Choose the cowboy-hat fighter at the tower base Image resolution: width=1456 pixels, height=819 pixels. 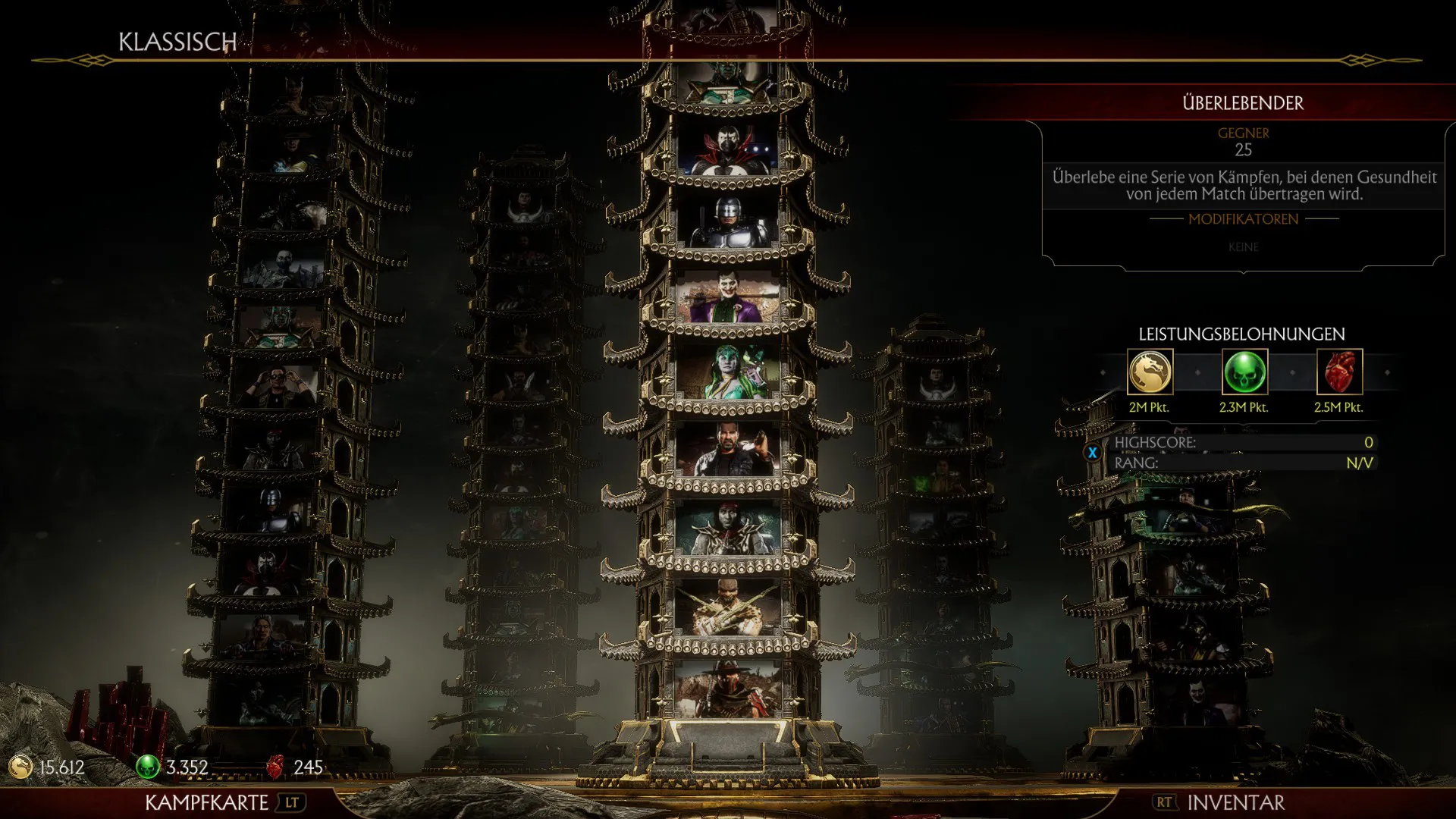click(728, 689)
